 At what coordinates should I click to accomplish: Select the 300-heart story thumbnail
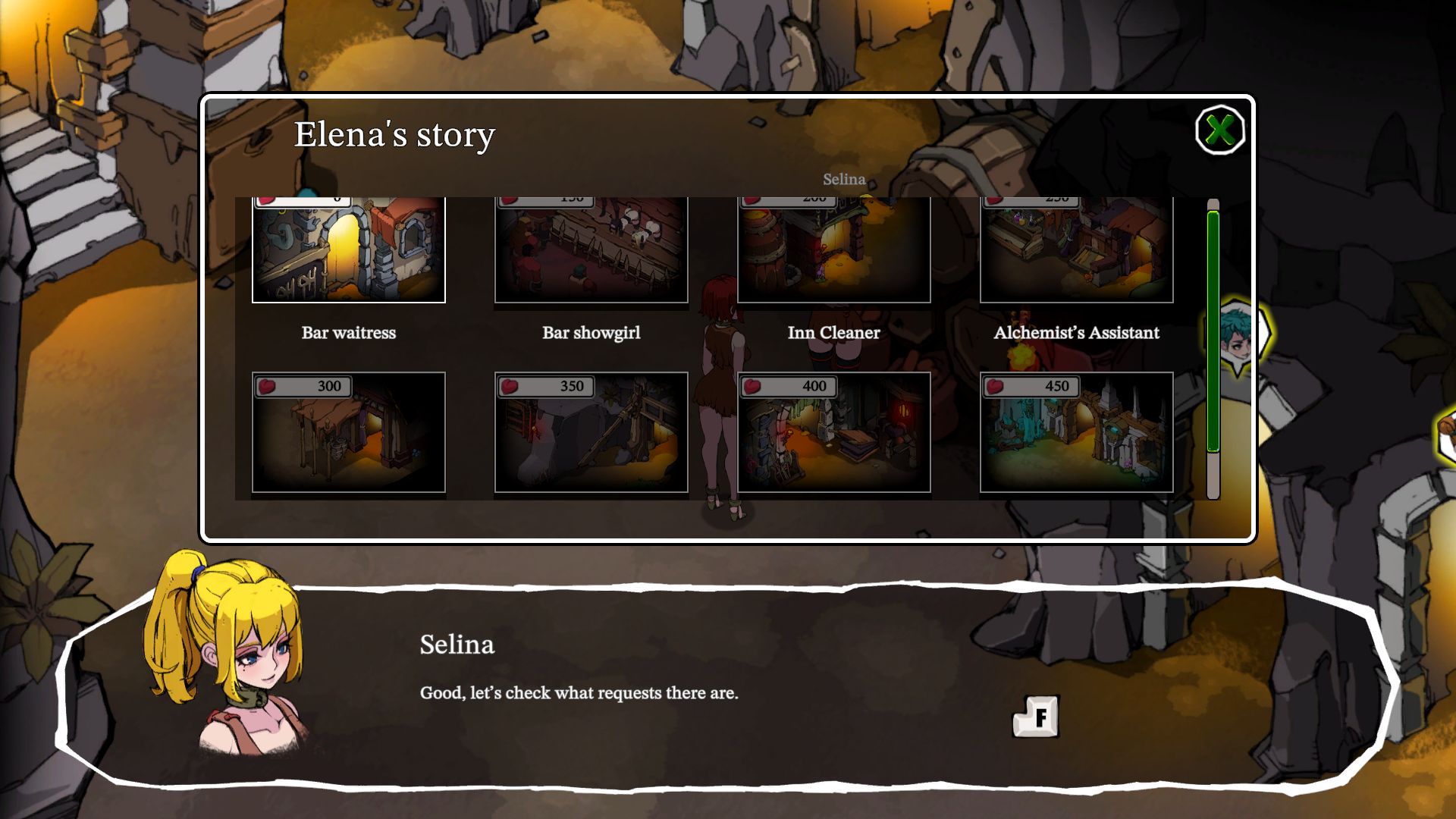349,432
